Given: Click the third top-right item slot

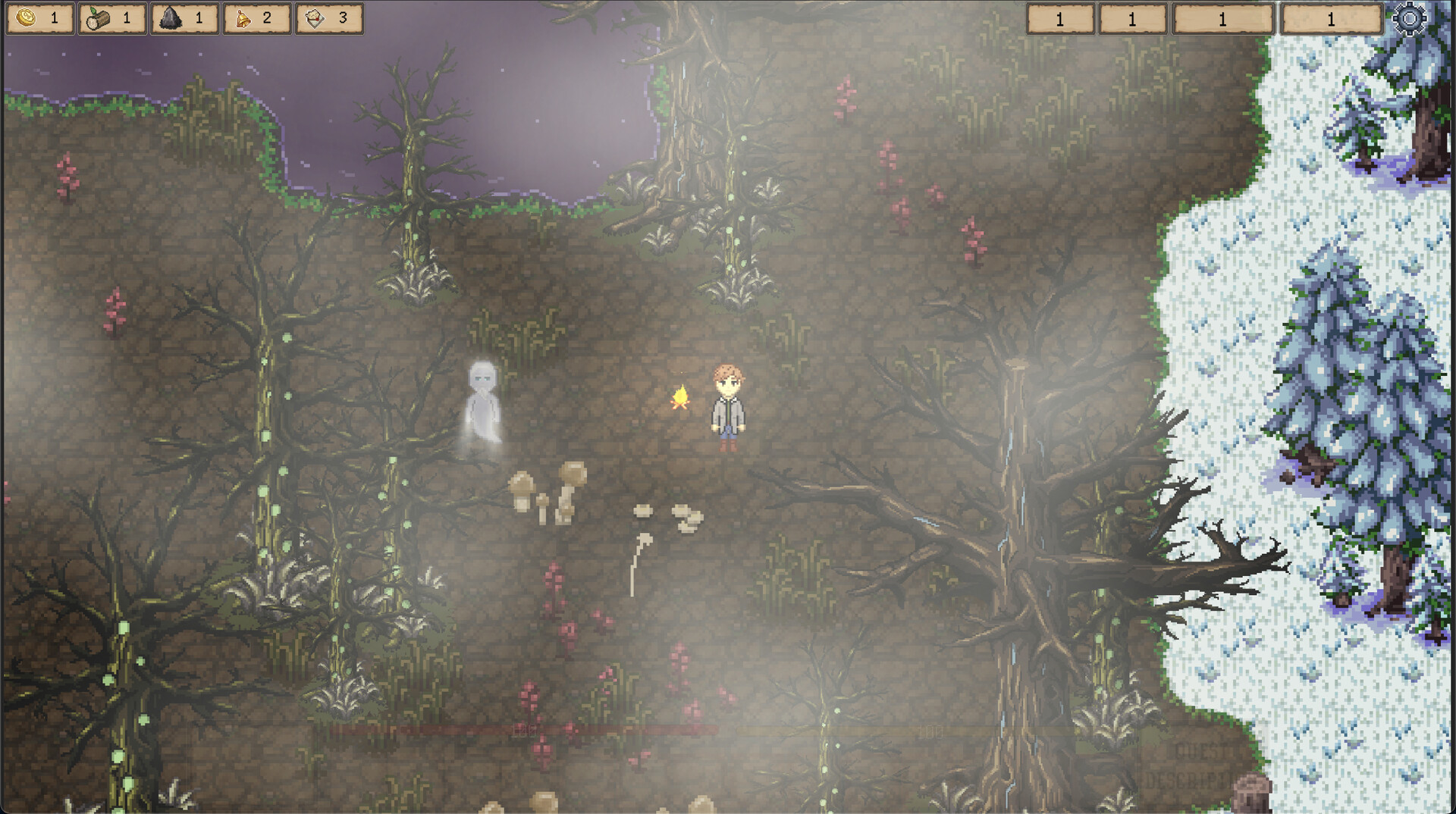Looking at the screenshot, I should pyautogui.click(x=1221, y=20).
